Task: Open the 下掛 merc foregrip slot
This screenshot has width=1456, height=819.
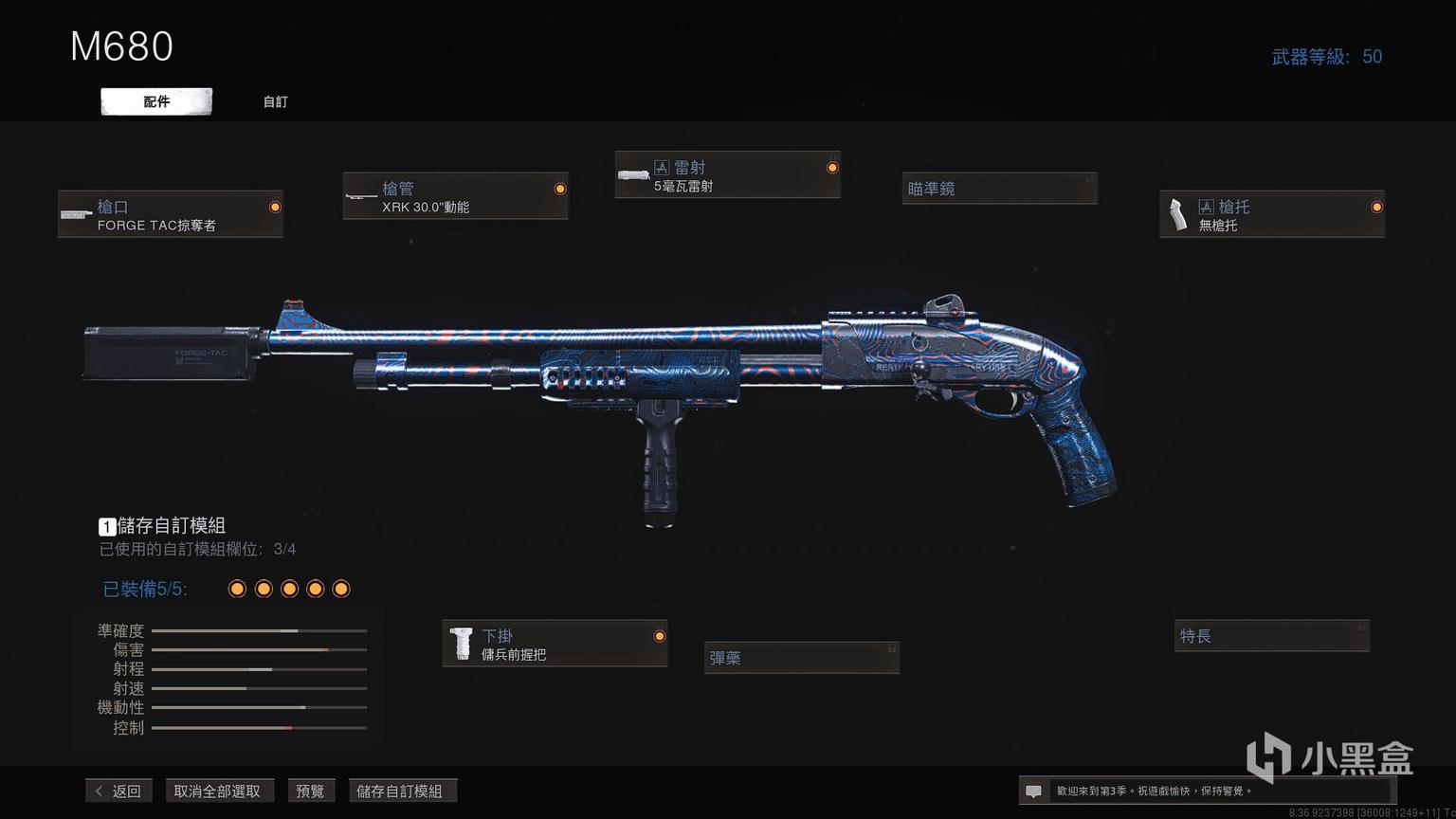Action: pyautogui.click(x=555, y=644)
